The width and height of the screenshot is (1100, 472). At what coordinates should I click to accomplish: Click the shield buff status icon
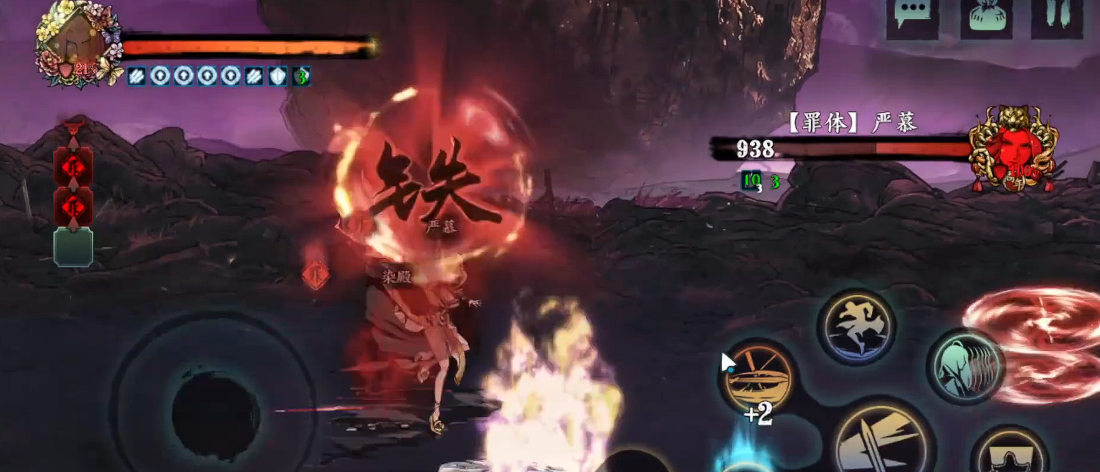tap(278, 76)
